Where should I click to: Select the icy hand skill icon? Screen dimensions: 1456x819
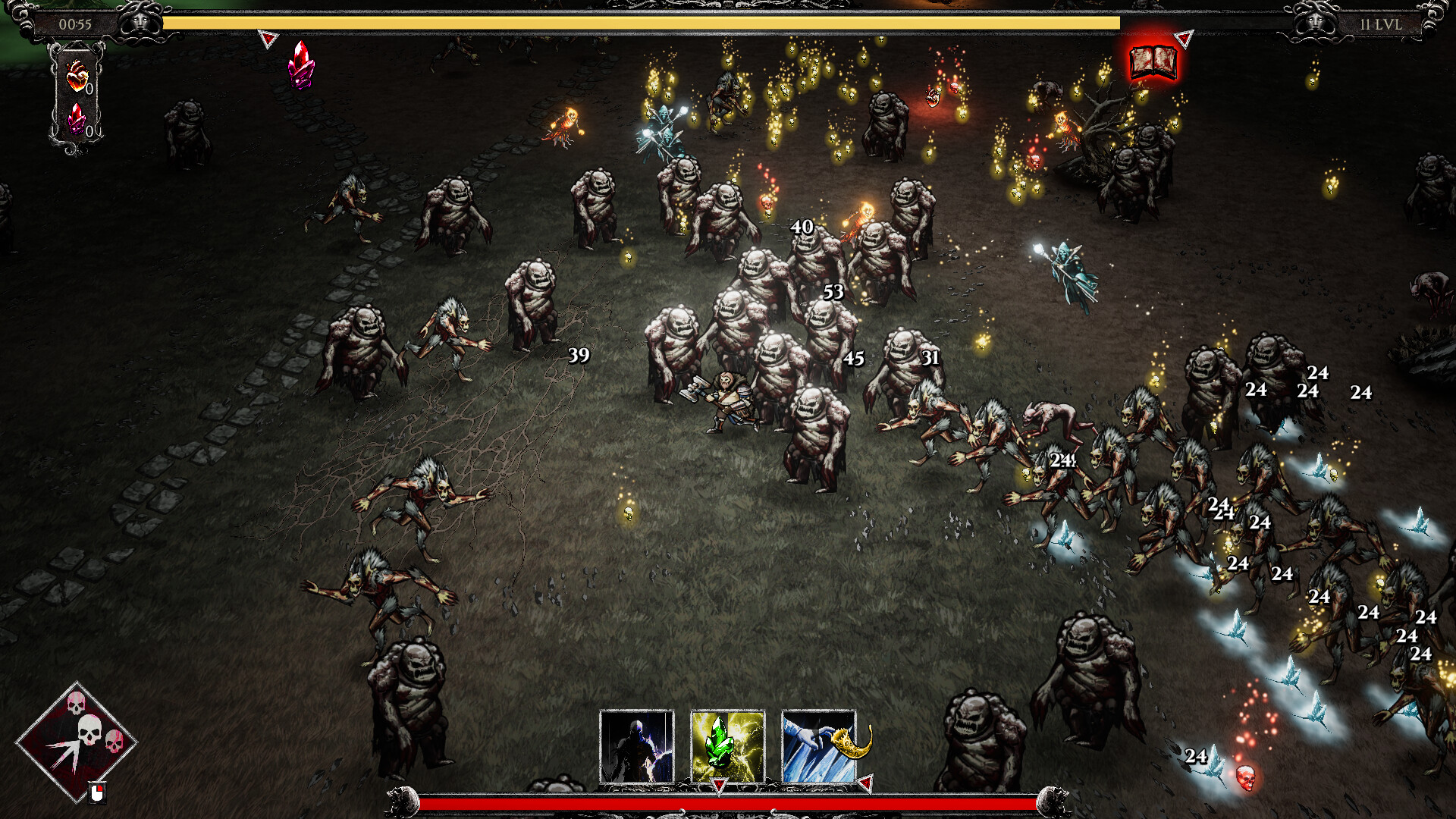[818, 746]
